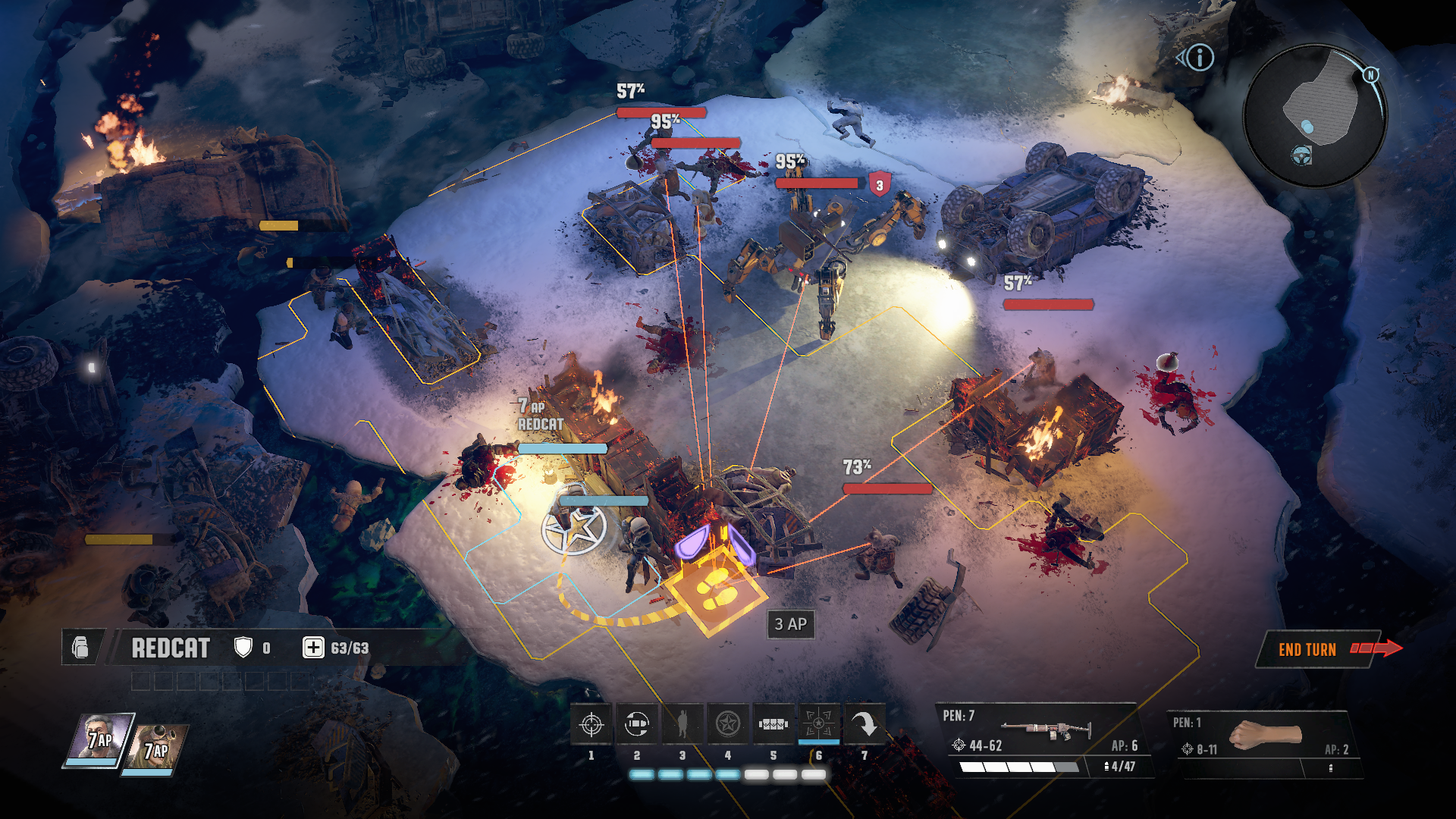
Task: Expand the info panel icon
Action: pos(1200,58)
